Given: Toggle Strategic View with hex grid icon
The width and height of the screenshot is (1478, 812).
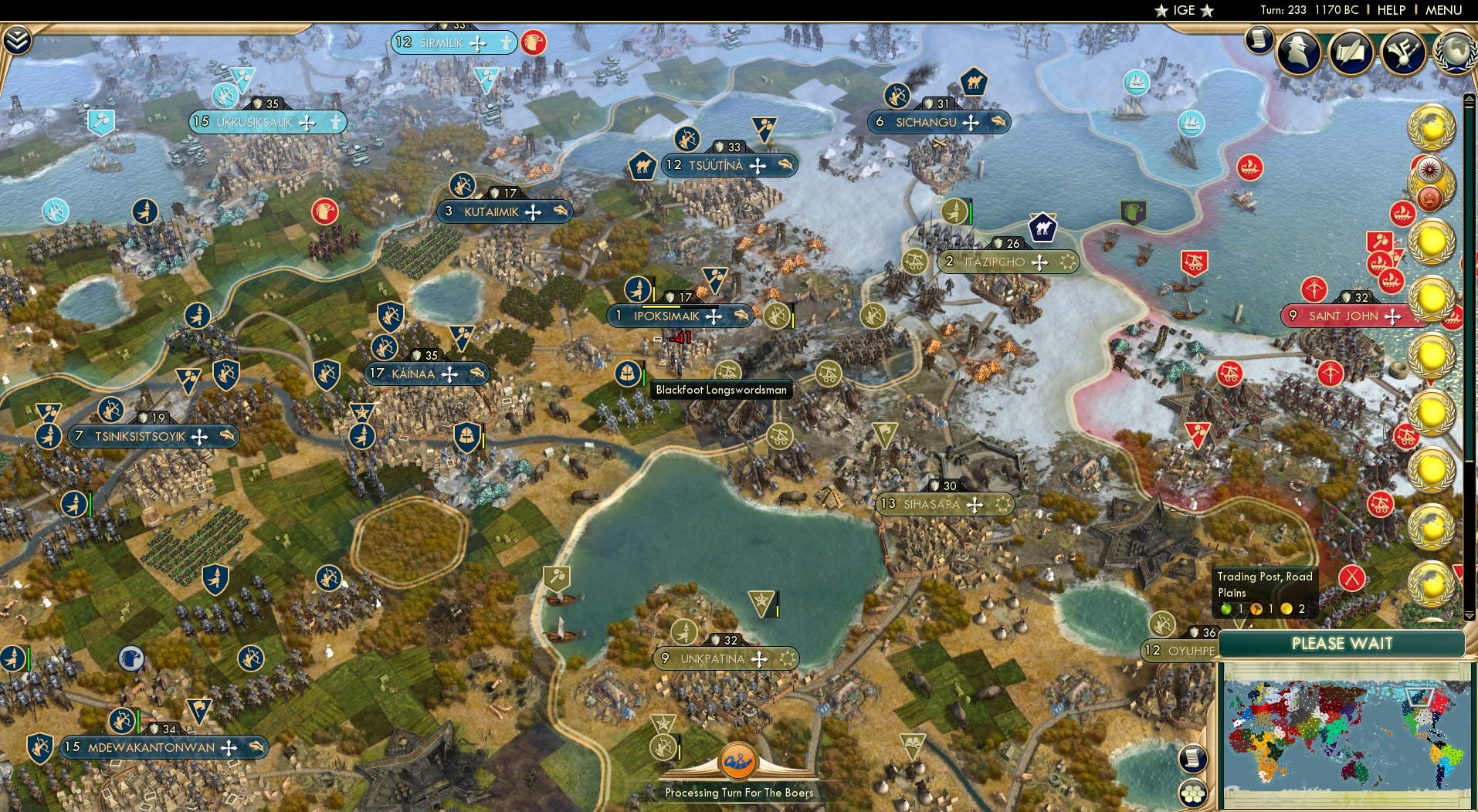Looking at the screenshot, I should [x=1193, y=793].
